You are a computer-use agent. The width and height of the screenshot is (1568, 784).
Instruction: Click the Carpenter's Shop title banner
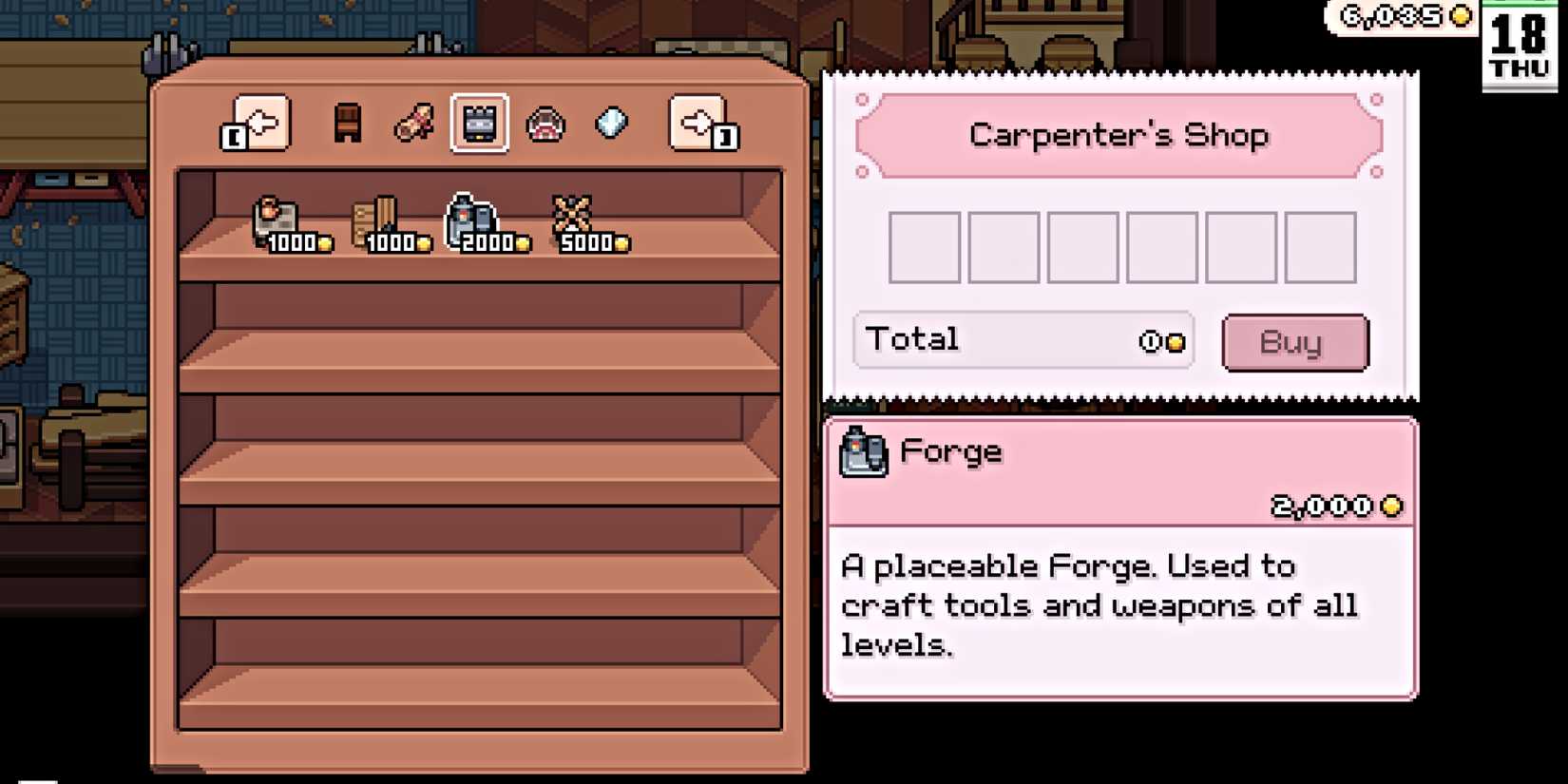[1119, 135]
